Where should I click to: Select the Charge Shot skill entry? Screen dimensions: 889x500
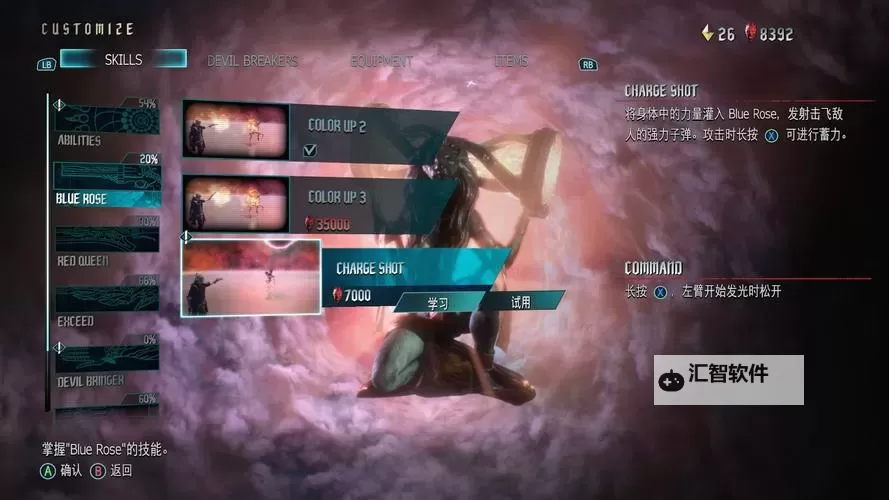point(410,268)
